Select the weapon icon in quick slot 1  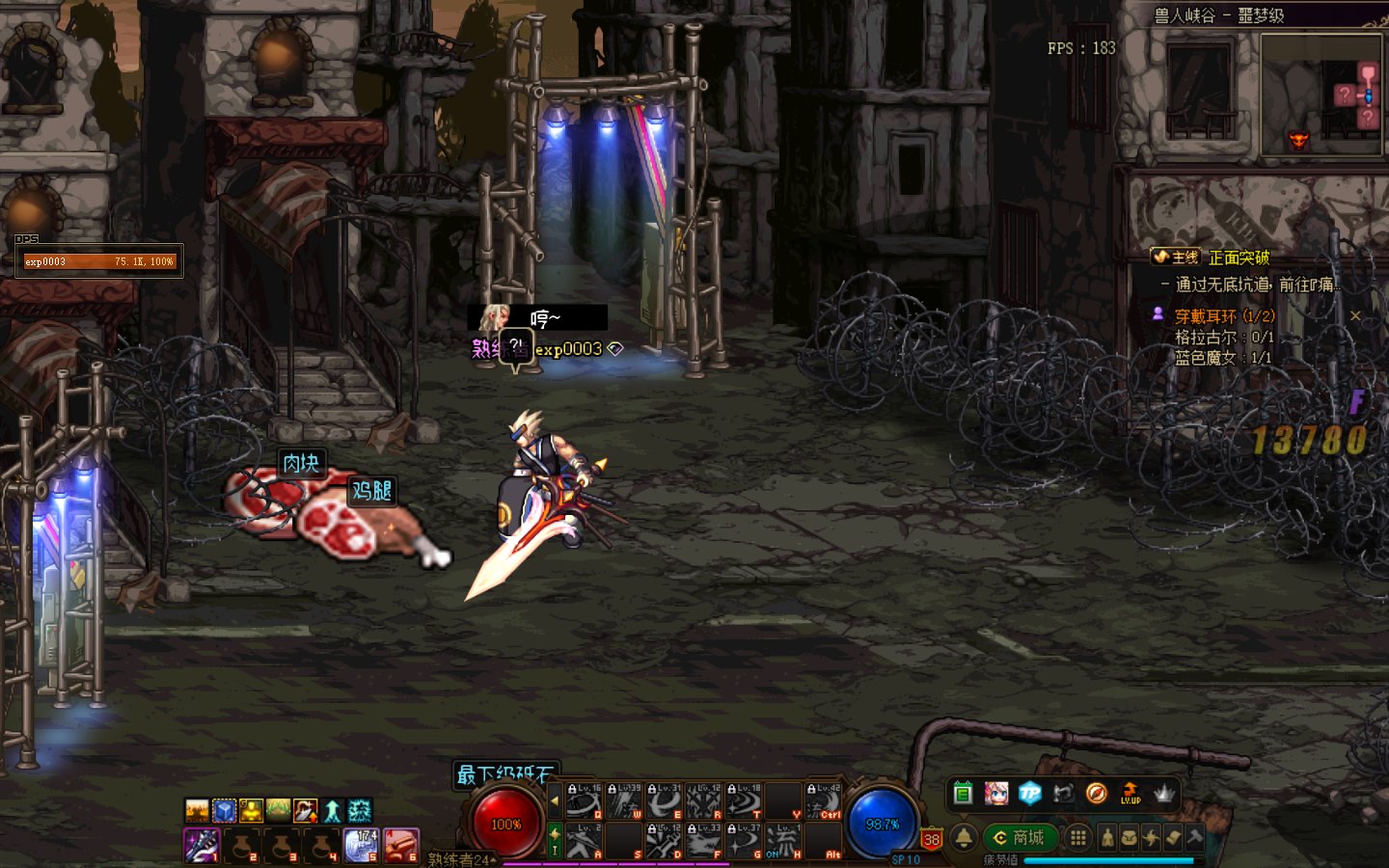coord(202,846)
